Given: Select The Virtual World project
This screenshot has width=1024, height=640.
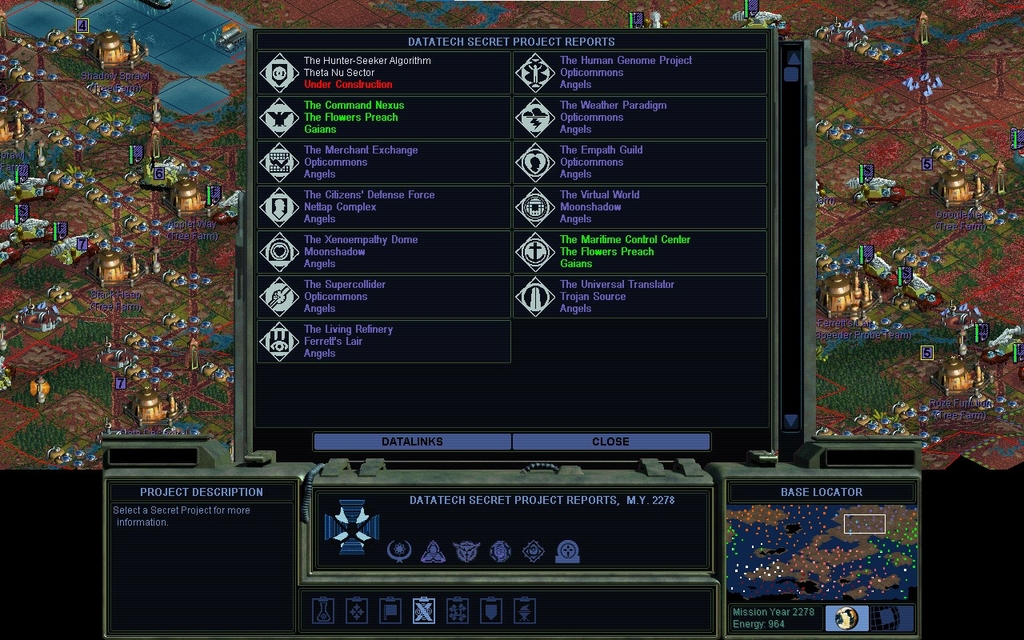Looking at the screenshot, I should click(640, 207).
